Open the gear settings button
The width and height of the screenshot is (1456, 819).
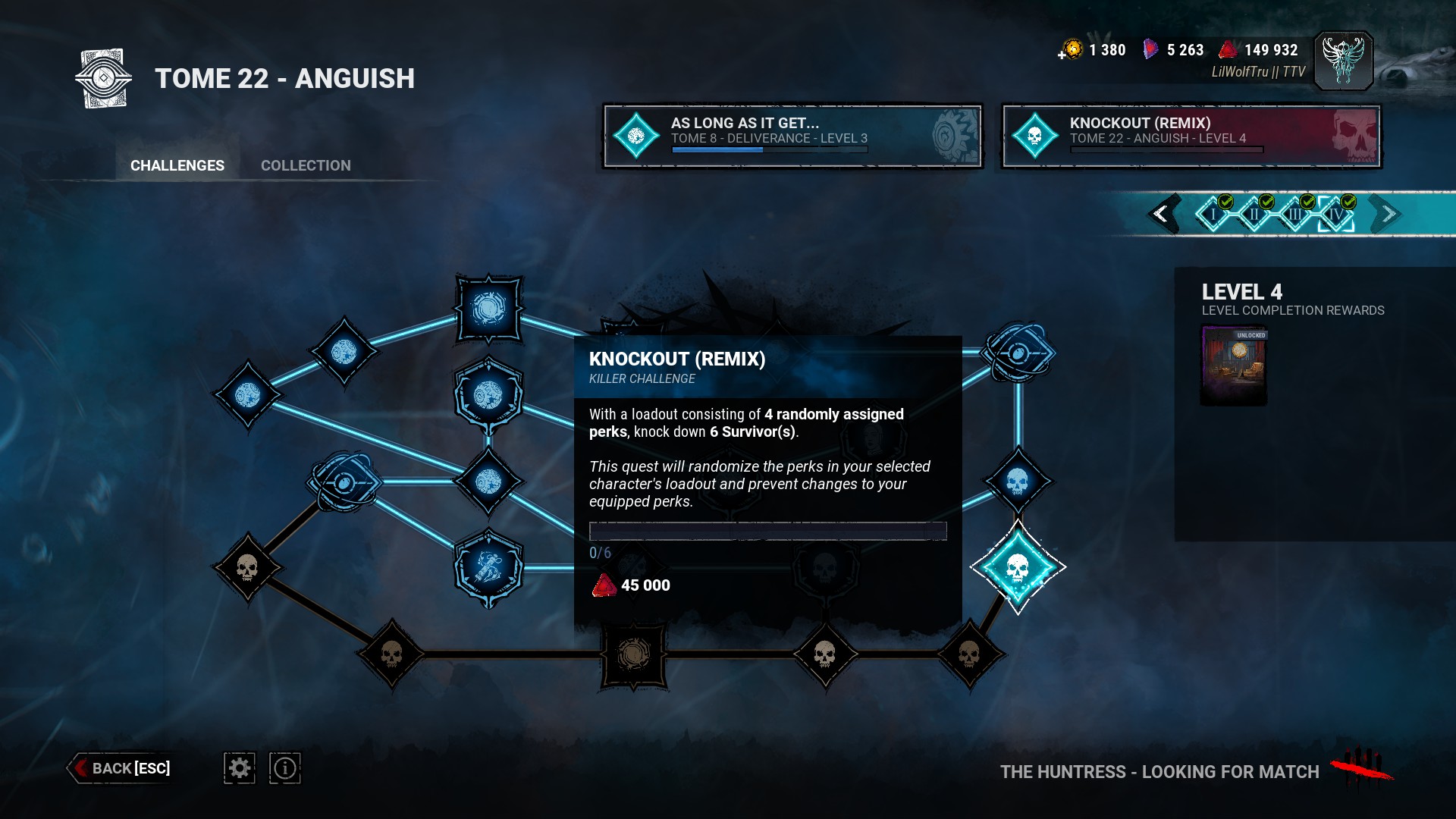(240, 768)
